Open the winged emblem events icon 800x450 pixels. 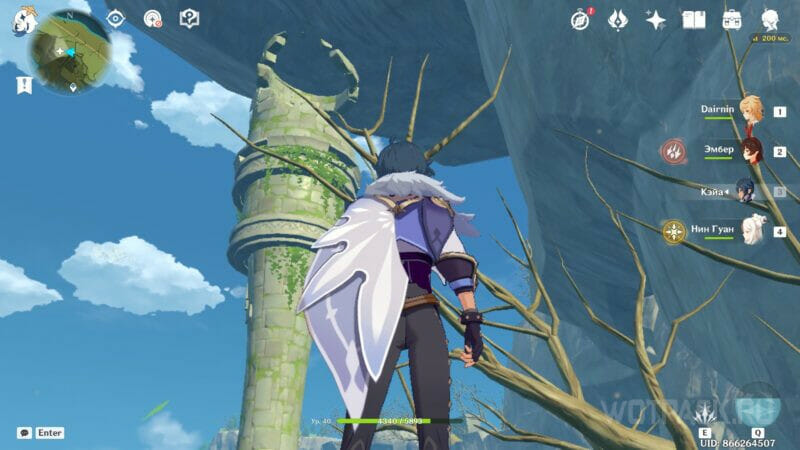click(x=619, y=19)
